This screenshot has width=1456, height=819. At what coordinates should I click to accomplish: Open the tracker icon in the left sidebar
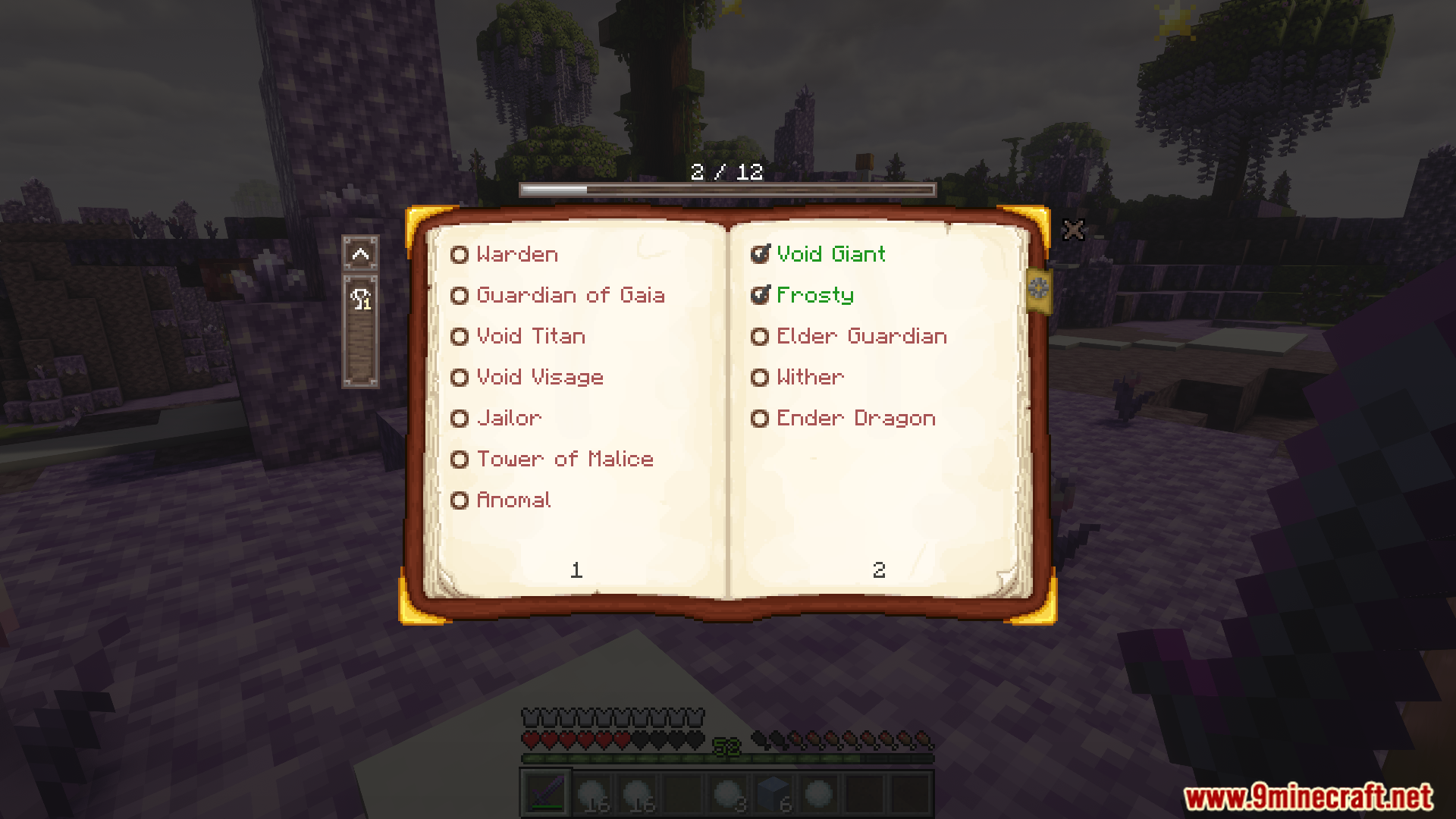[x=360, y=300]
